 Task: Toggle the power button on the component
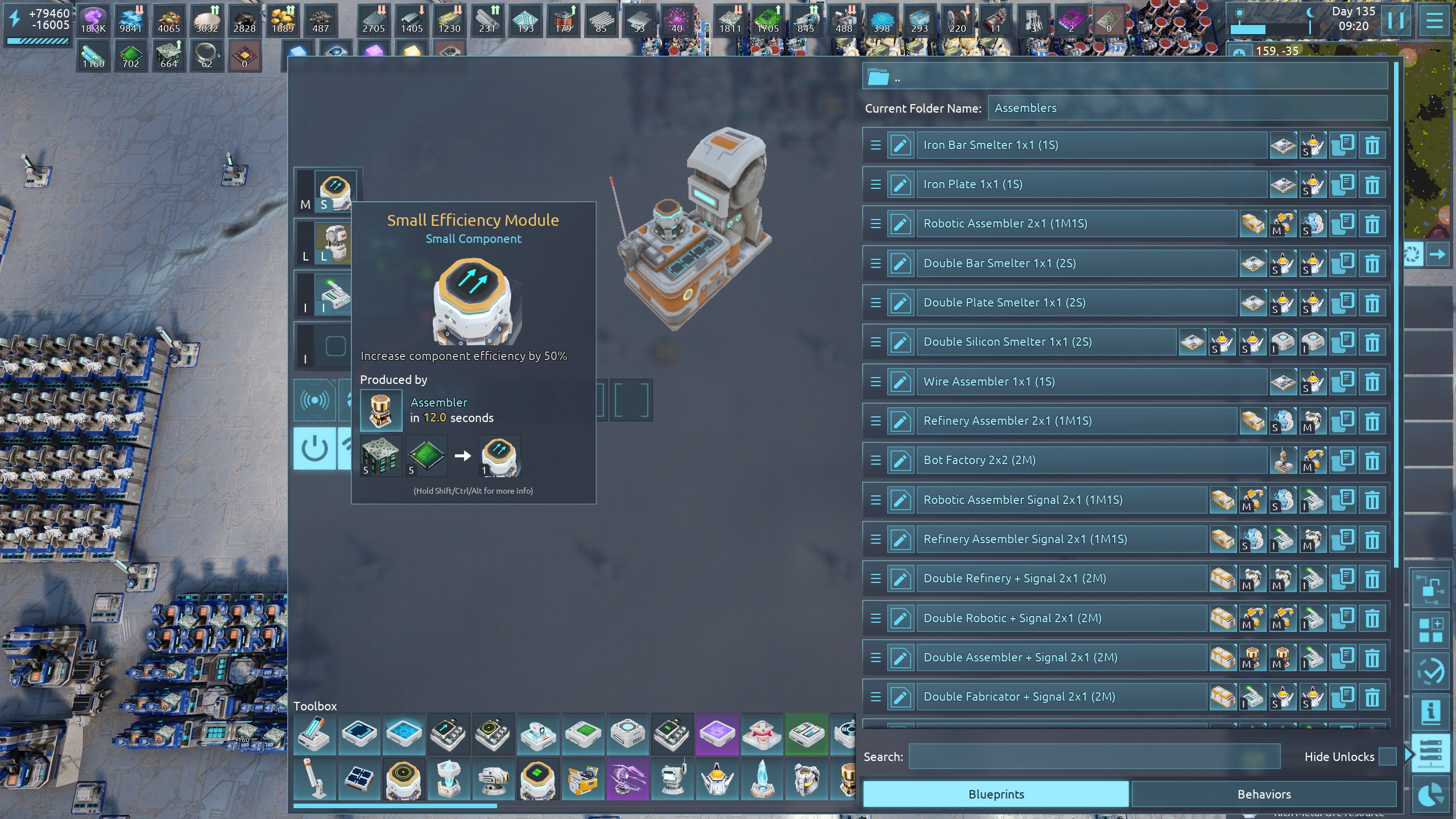point(315,449)
